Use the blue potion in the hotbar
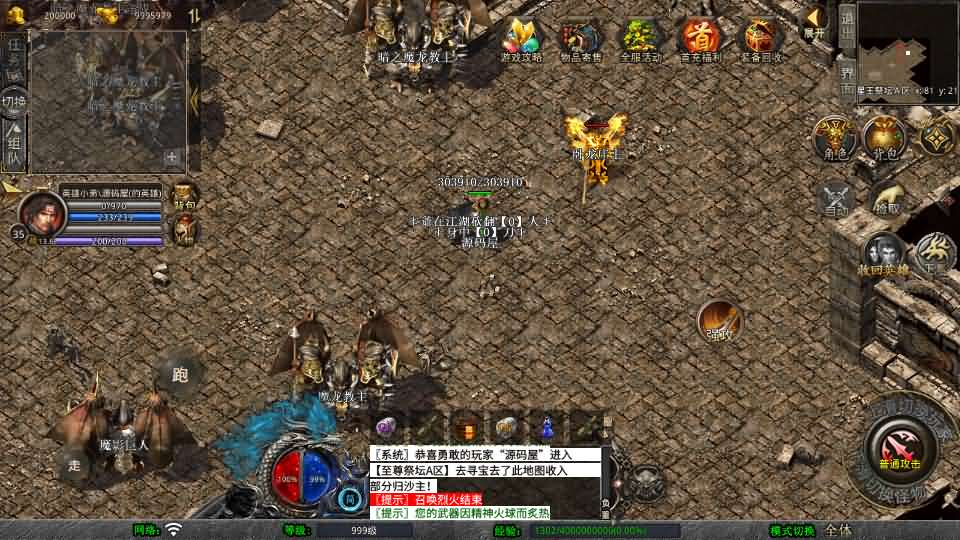This screenshot has width=960, height=540. 546,426
